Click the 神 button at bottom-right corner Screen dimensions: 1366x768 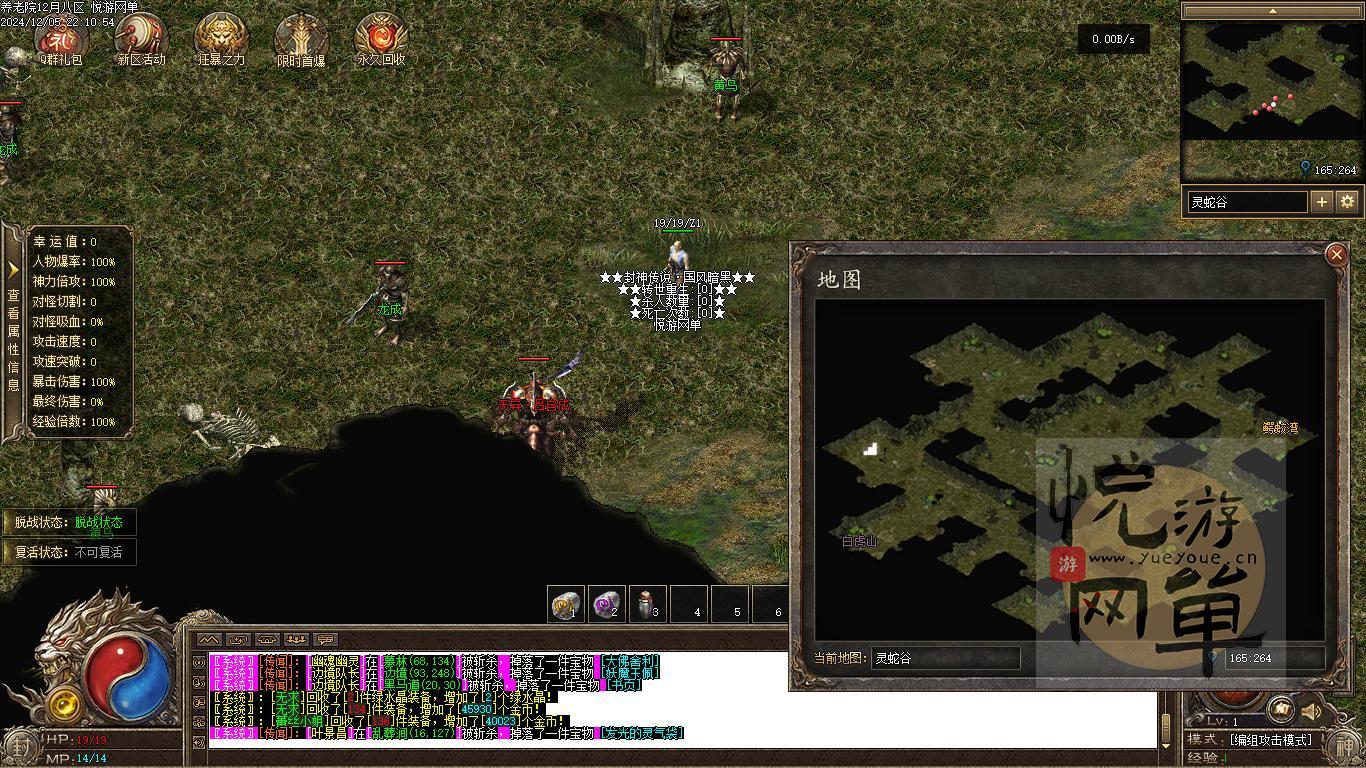1345,746
